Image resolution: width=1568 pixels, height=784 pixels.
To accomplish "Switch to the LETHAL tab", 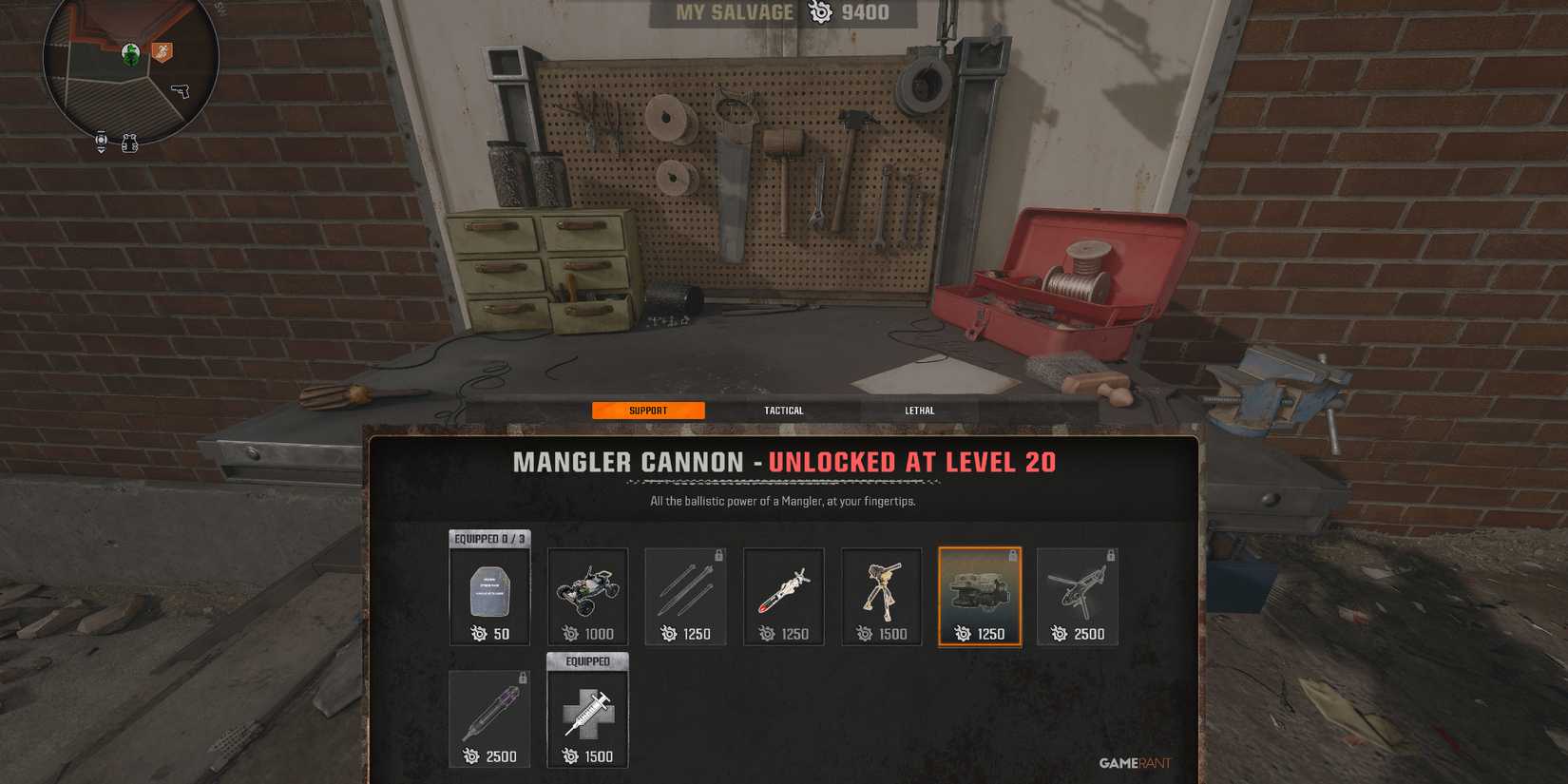I will point(918,410).
